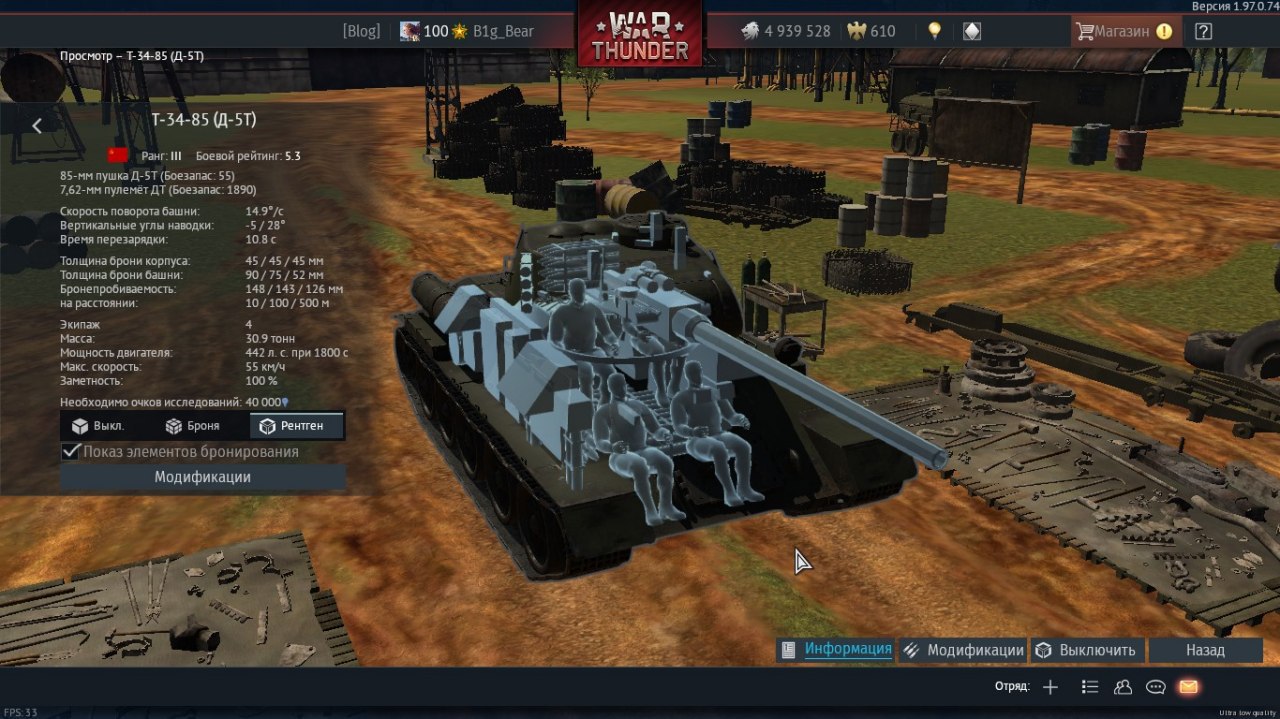Open the chat speech bubble icon

click(1156, 687)
